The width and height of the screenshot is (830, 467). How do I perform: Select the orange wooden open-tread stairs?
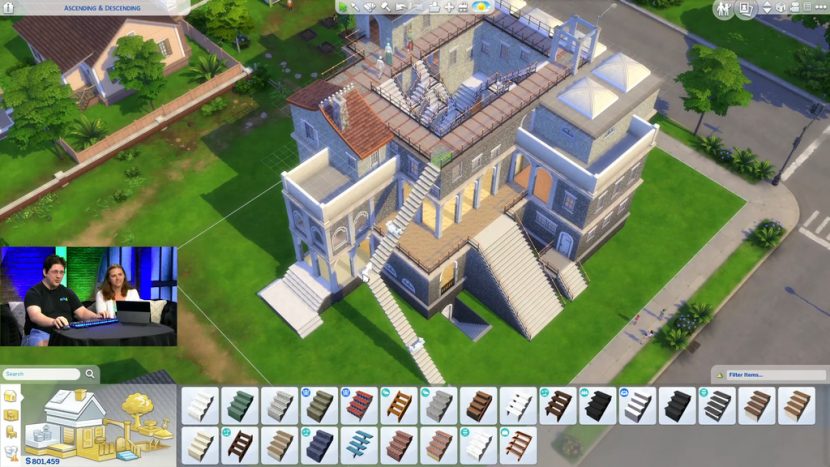click(399, 405)
